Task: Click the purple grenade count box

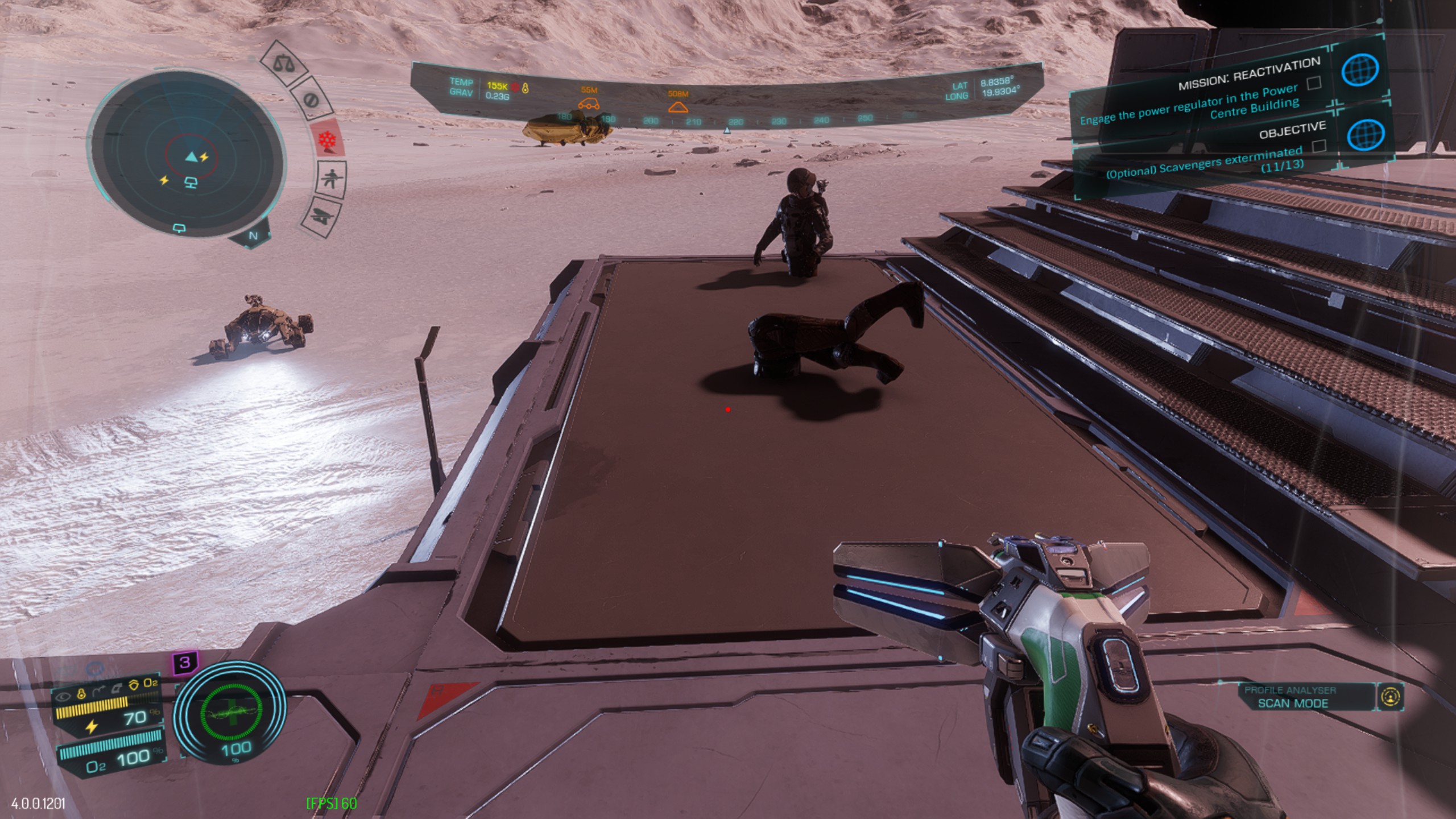Action: [x=185, y=662]
